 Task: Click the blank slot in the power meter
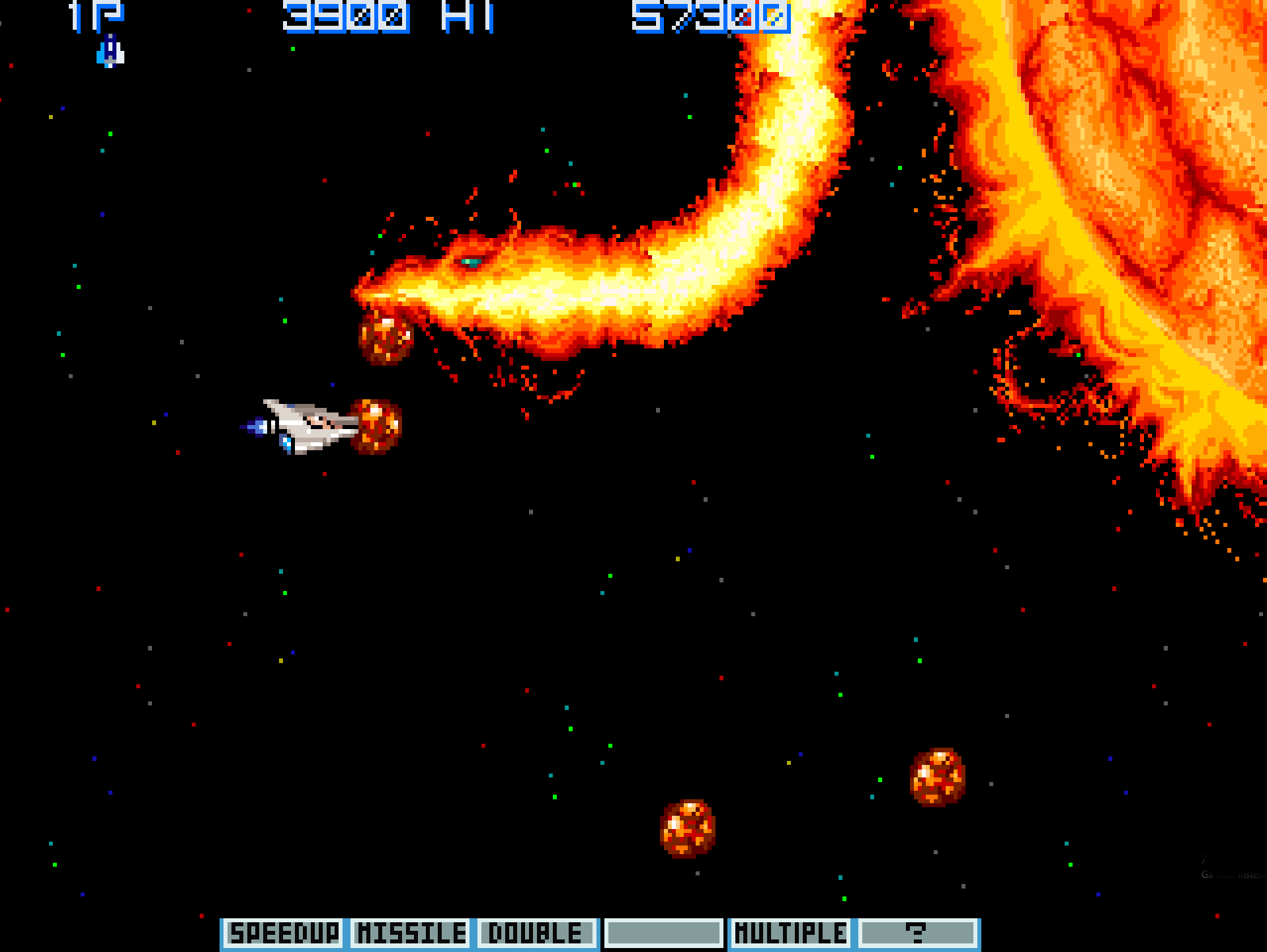(x=663, y=933)
